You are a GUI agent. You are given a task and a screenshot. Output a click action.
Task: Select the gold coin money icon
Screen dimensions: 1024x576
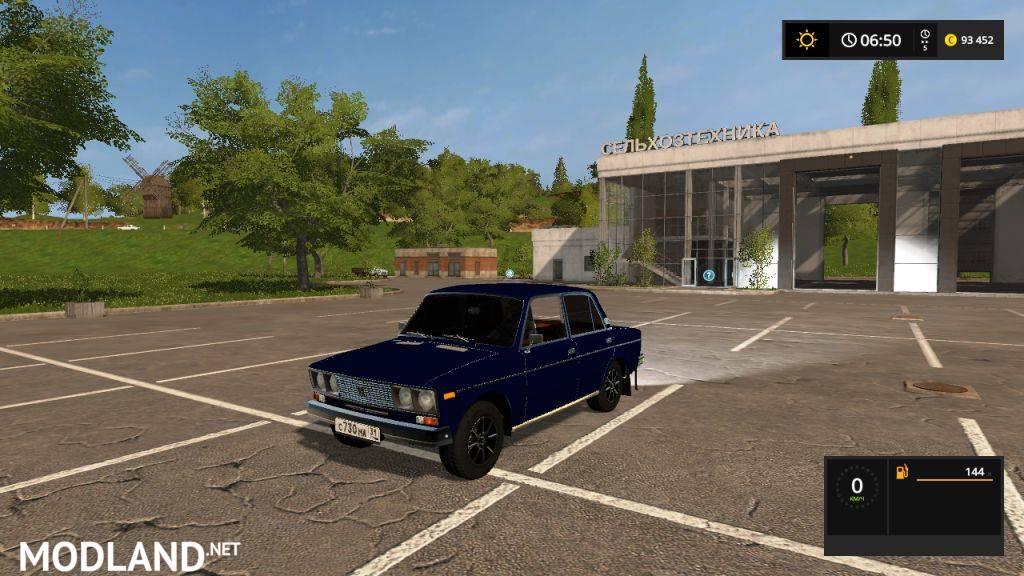[951, 40]
